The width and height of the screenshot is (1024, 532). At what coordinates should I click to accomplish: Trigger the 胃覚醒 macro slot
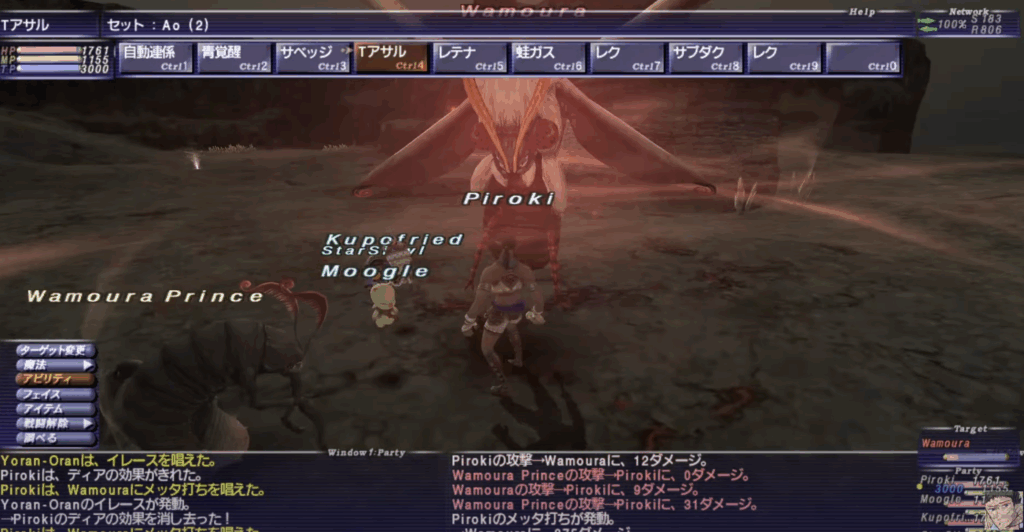click(234, 58)
